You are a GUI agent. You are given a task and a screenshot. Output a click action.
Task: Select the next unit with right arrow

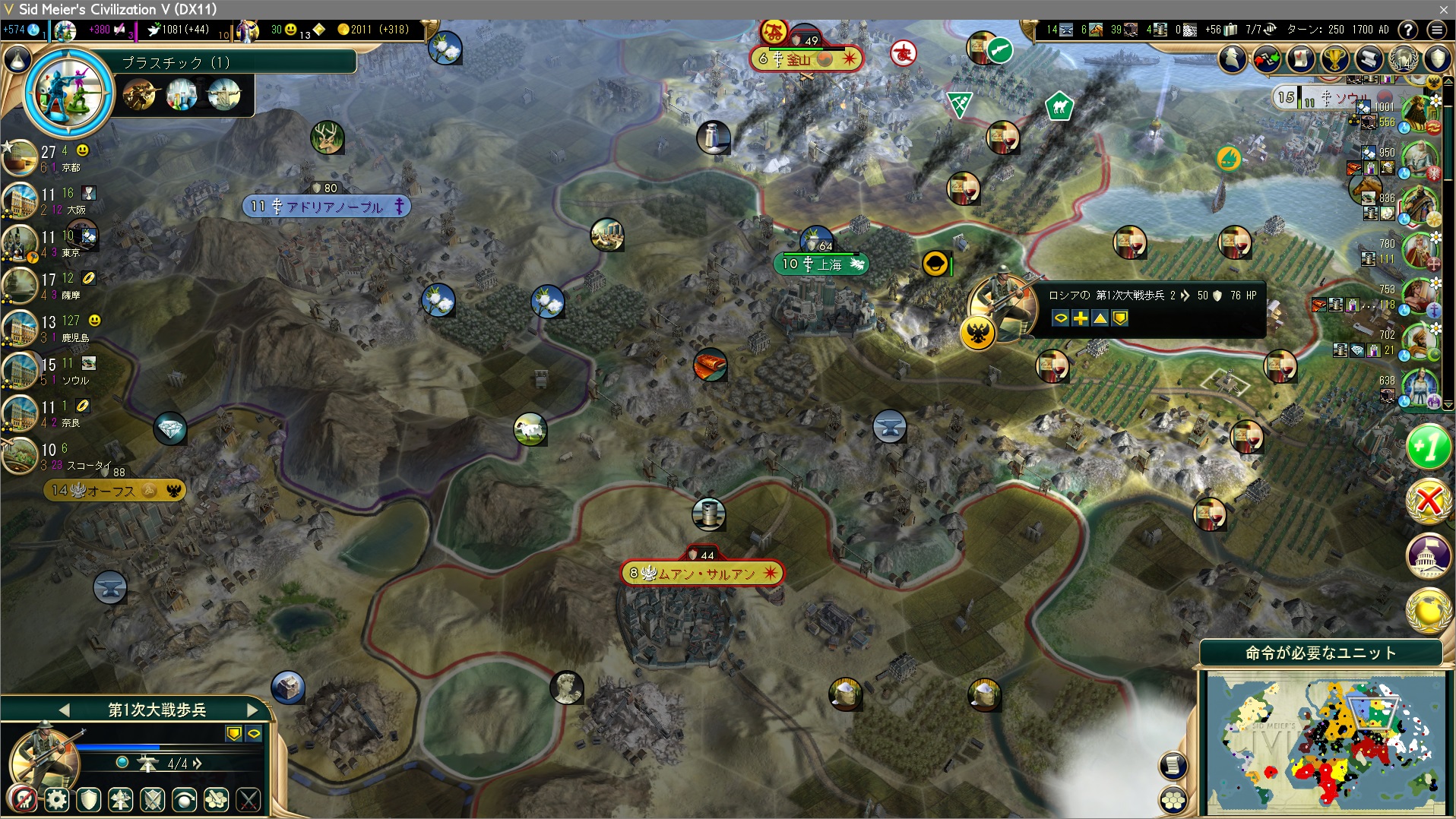click(253, 710)
